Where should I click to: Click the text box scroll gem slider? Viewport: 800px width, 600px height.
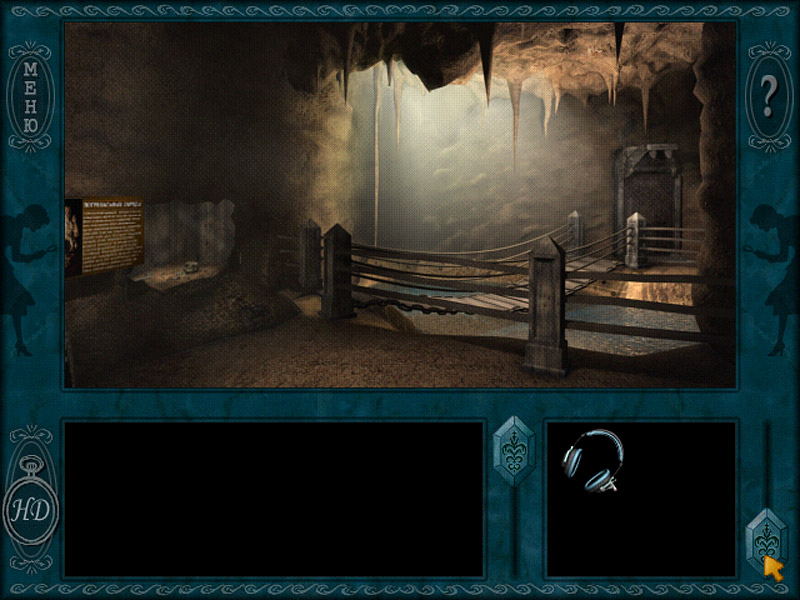coord(514,450)
